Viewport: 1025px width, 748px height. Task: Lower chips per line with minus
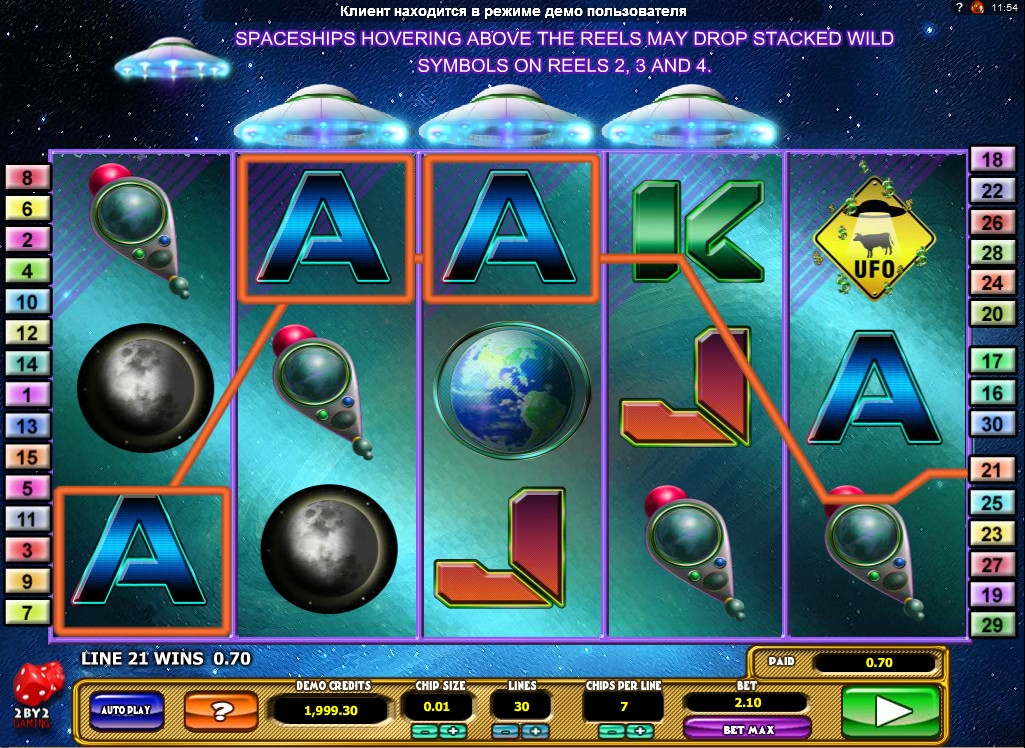611,731
